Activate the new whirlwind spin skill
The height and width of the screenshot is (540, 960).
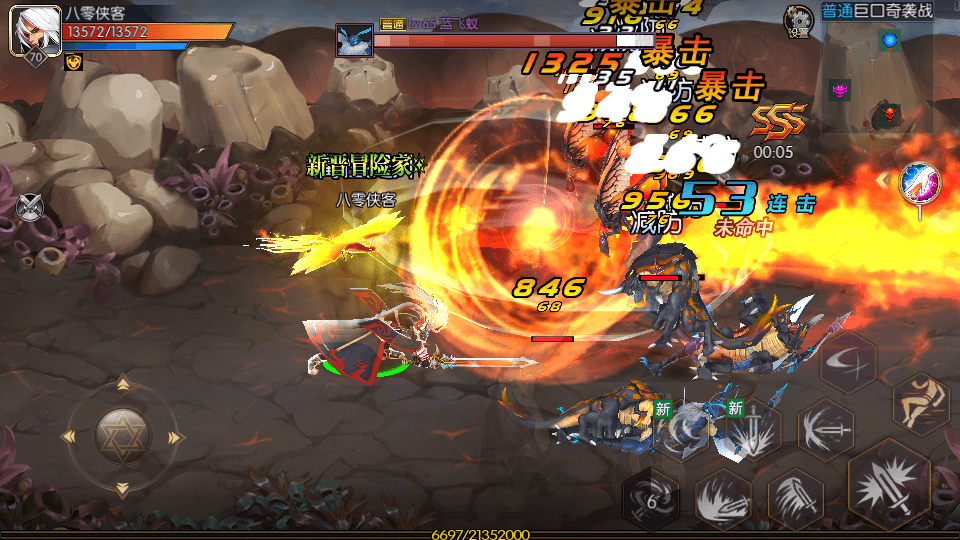click(680, 428)
